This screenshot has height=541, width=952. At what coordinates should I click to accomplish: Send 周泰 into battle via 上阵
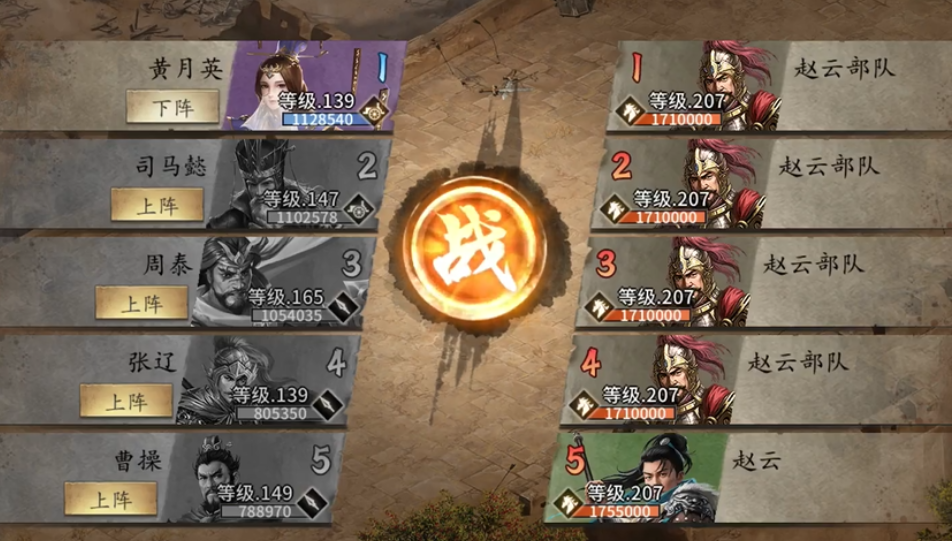point(141,302)
